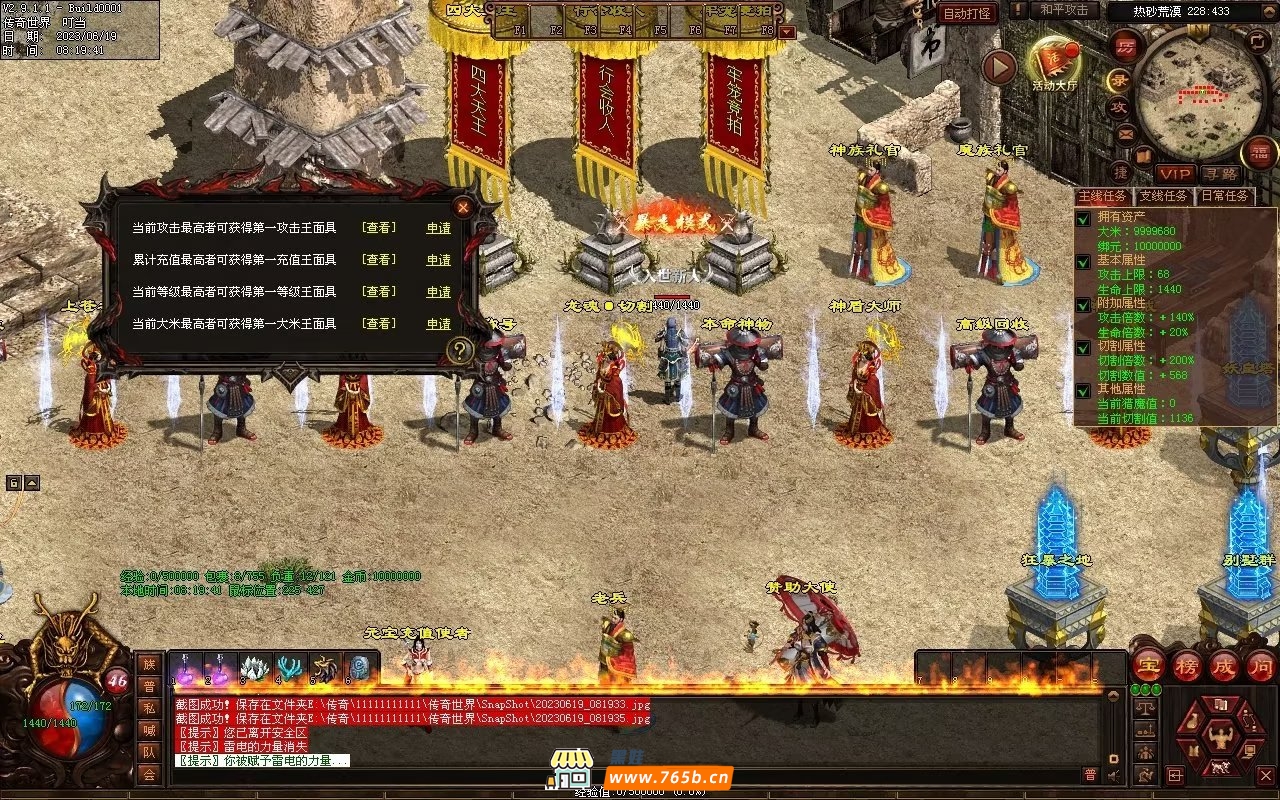Viewport: 1280px width, 800px height.
Task: Close the mask reward dialog
Action: (x=463, y=207)
